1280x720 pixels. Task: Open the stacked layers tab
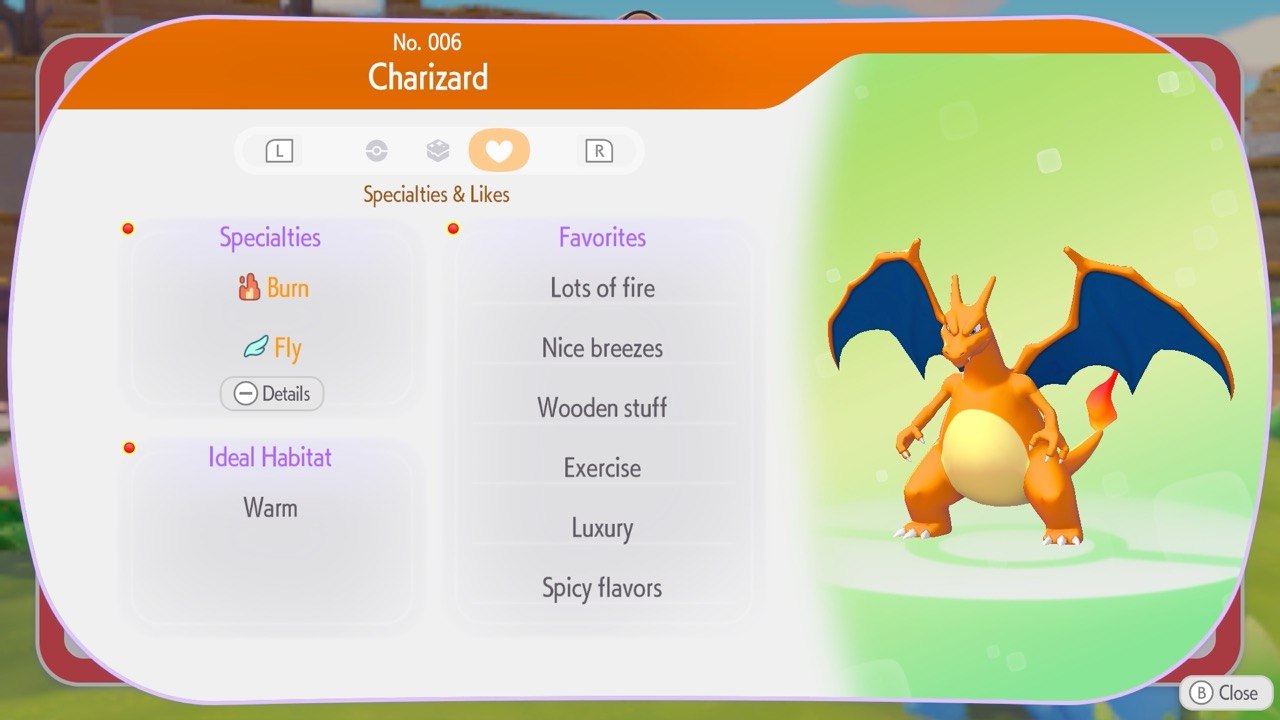pos(437,151)
